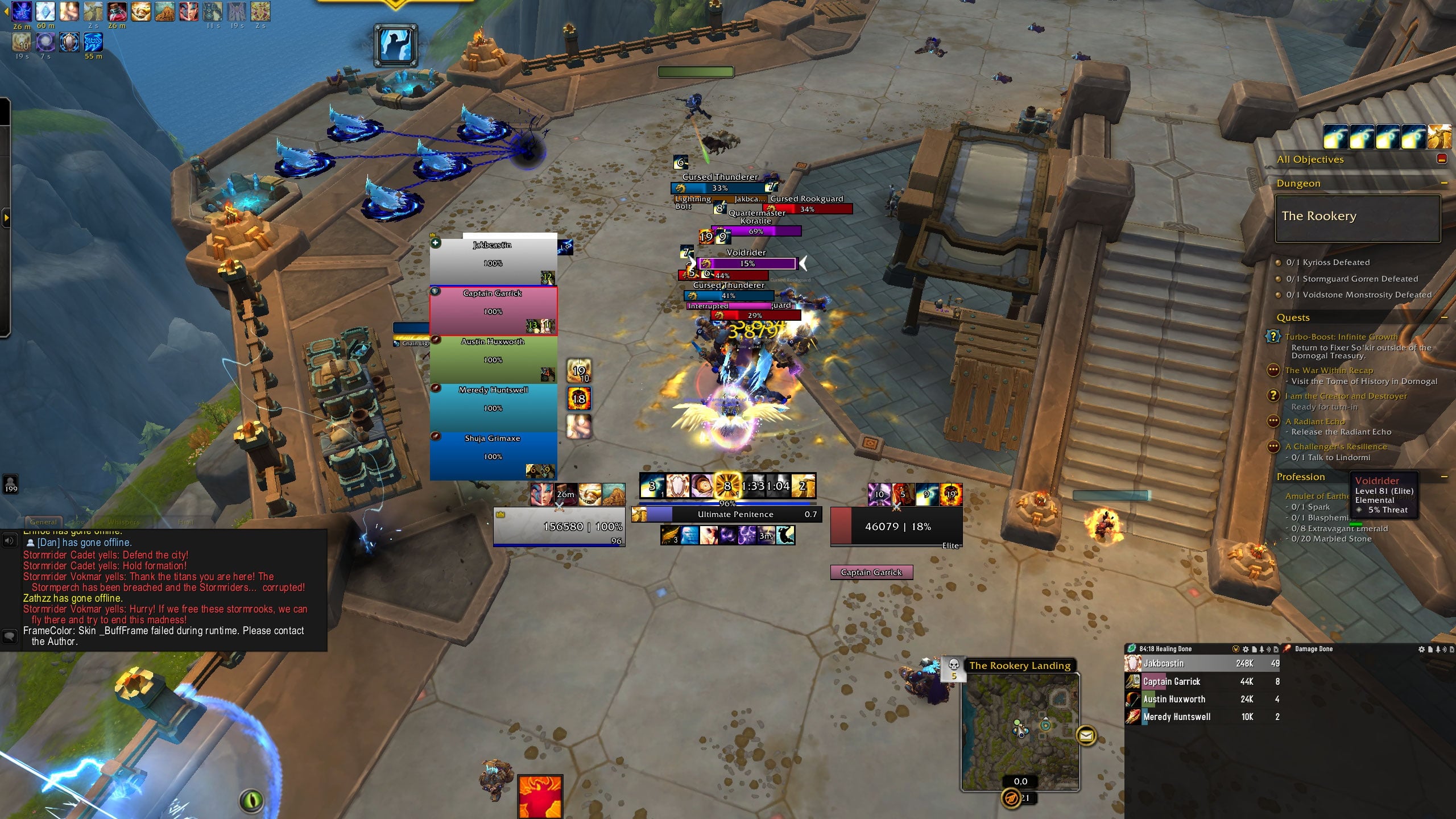Image resolution: width=1456 pixels, height=819 pixels.
Task: Open the Healing Done meter's gear settings
Action: click(1246, 649)
